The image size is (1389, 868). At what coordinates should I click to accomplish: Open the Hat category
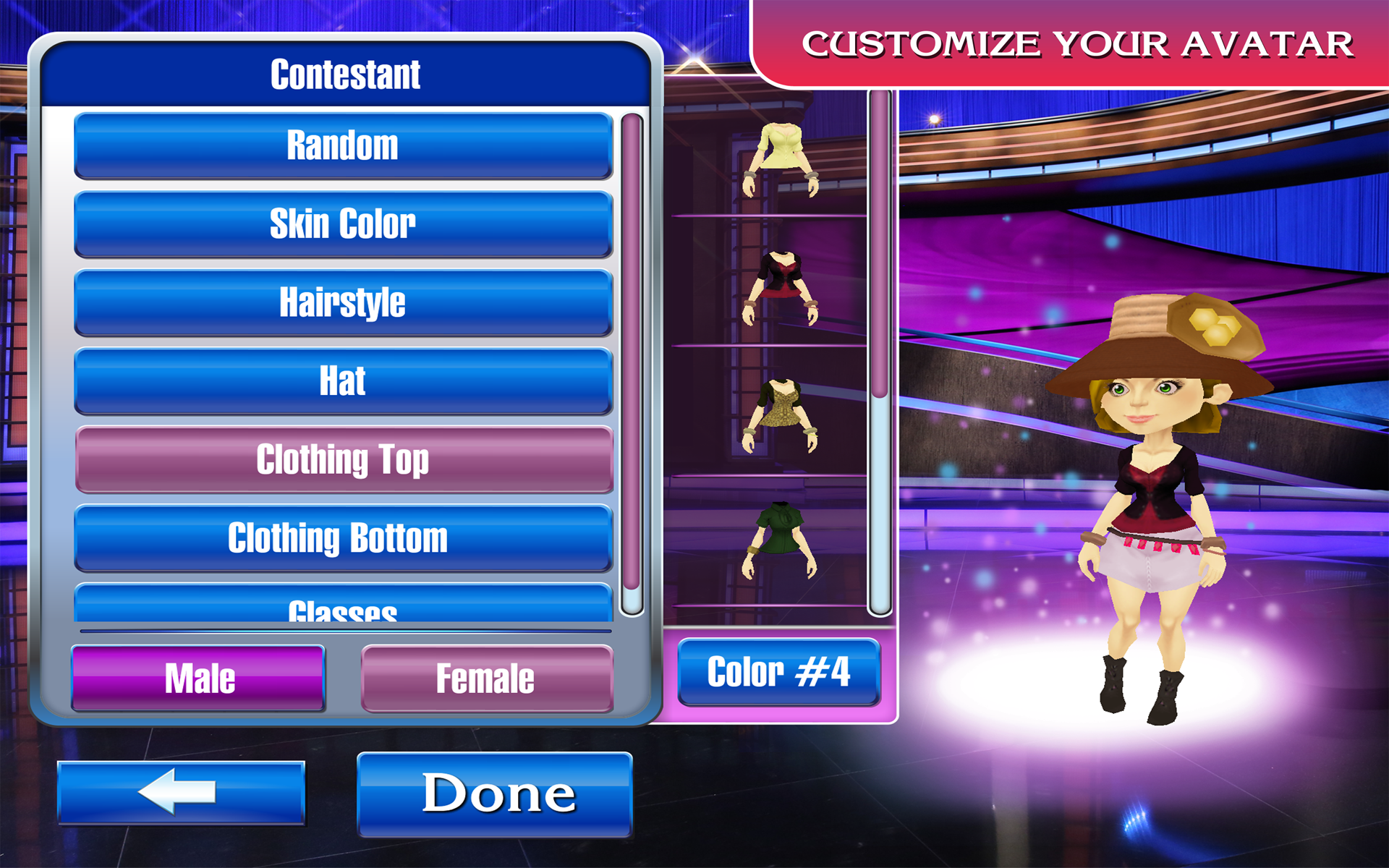point(343,380)
